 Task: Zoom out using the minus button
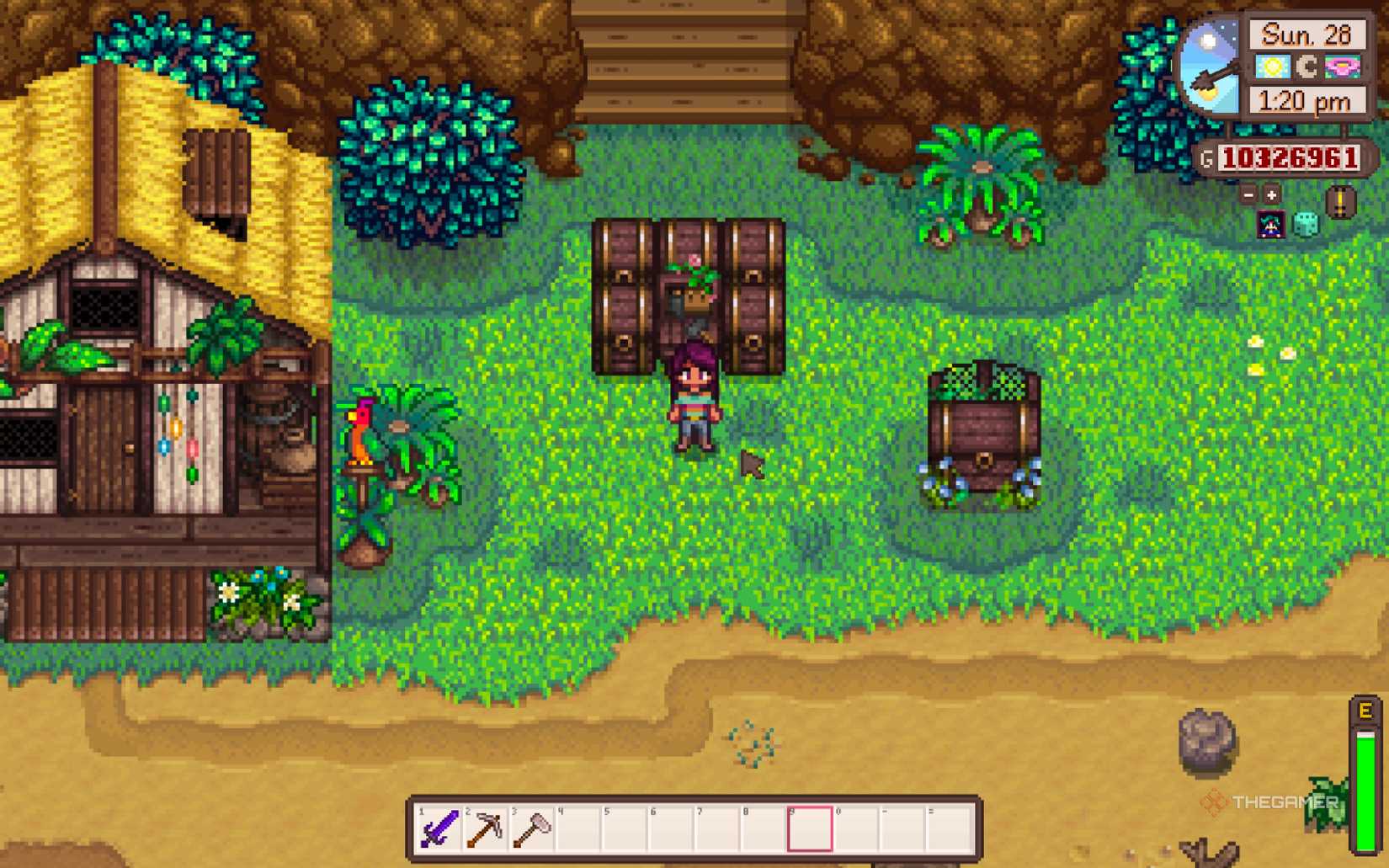[x=1248, y=195]
